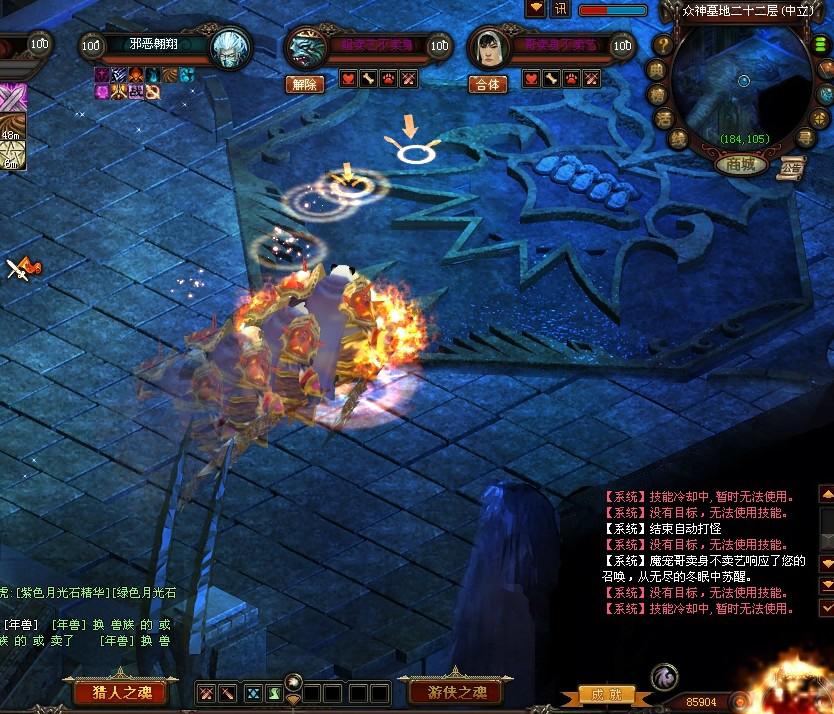
Task: Click the 寻 pathfinding button
Action: click(805, 137)
